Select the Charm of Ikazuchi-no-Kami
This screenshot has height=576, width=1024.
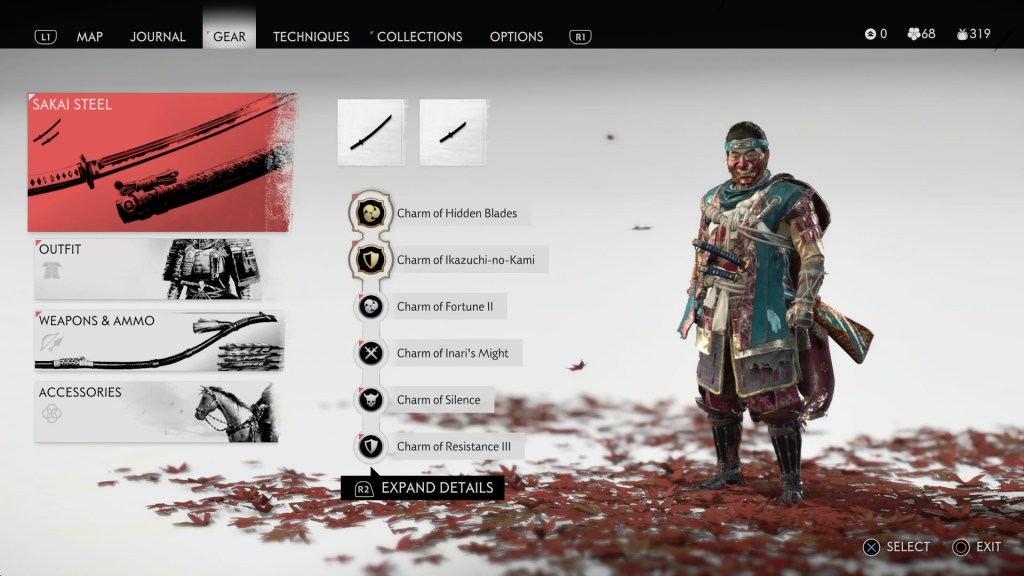click(464, 260)
